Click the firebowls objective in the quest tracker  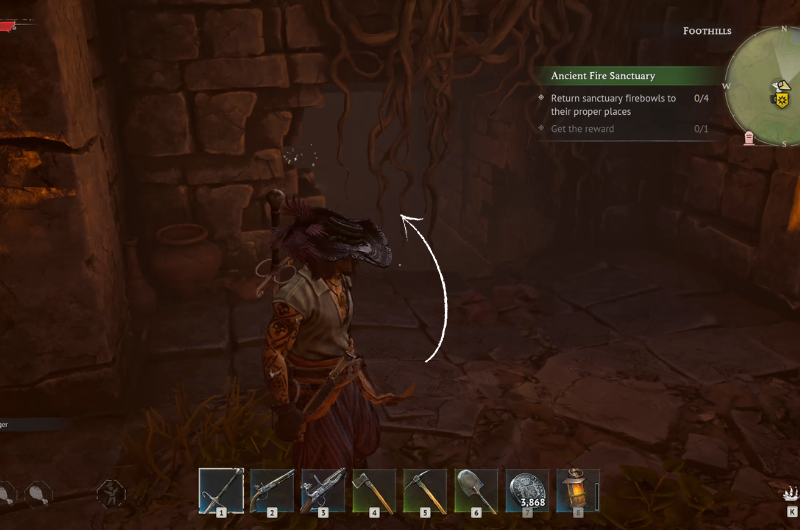click(612, 105)
